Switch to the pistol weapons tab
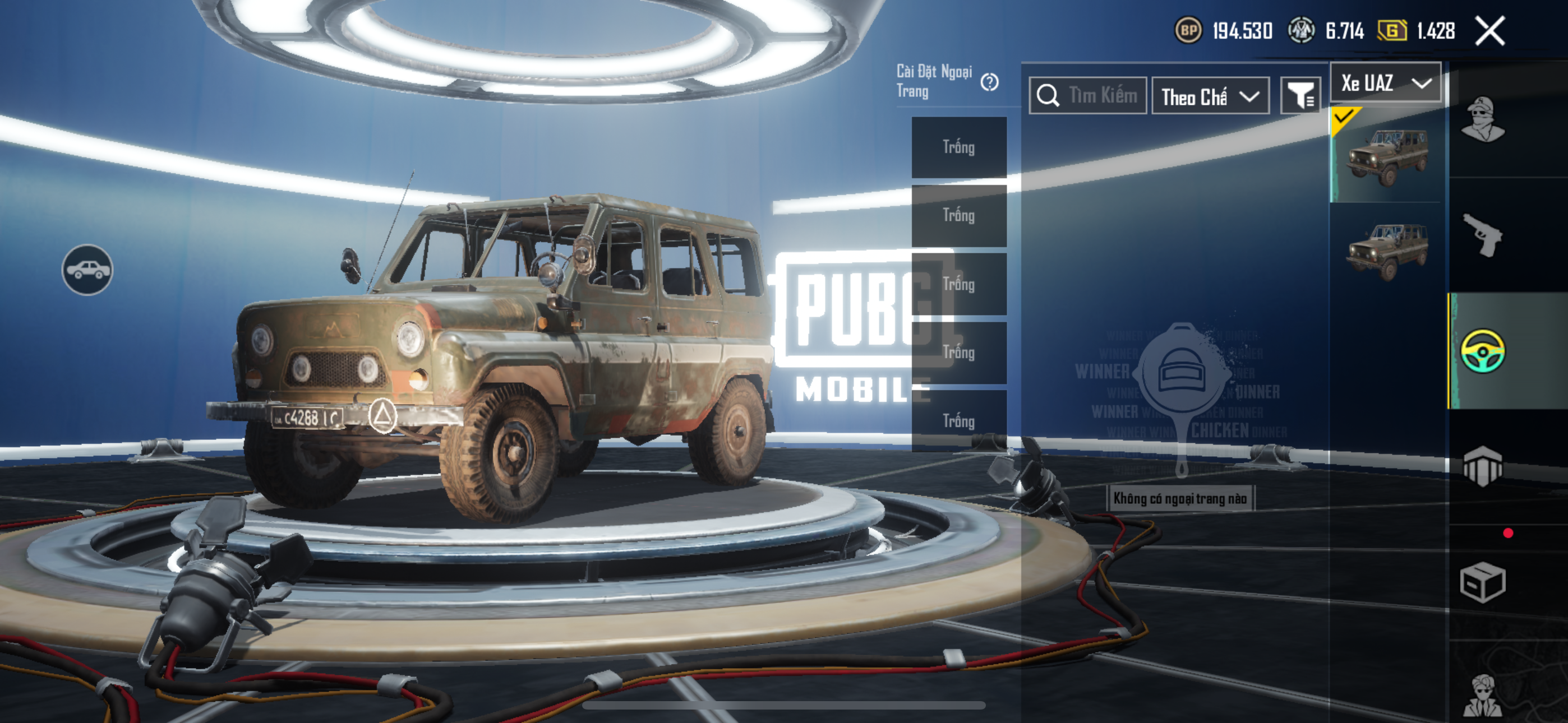1568x723 pixels. coord(1483,235)
